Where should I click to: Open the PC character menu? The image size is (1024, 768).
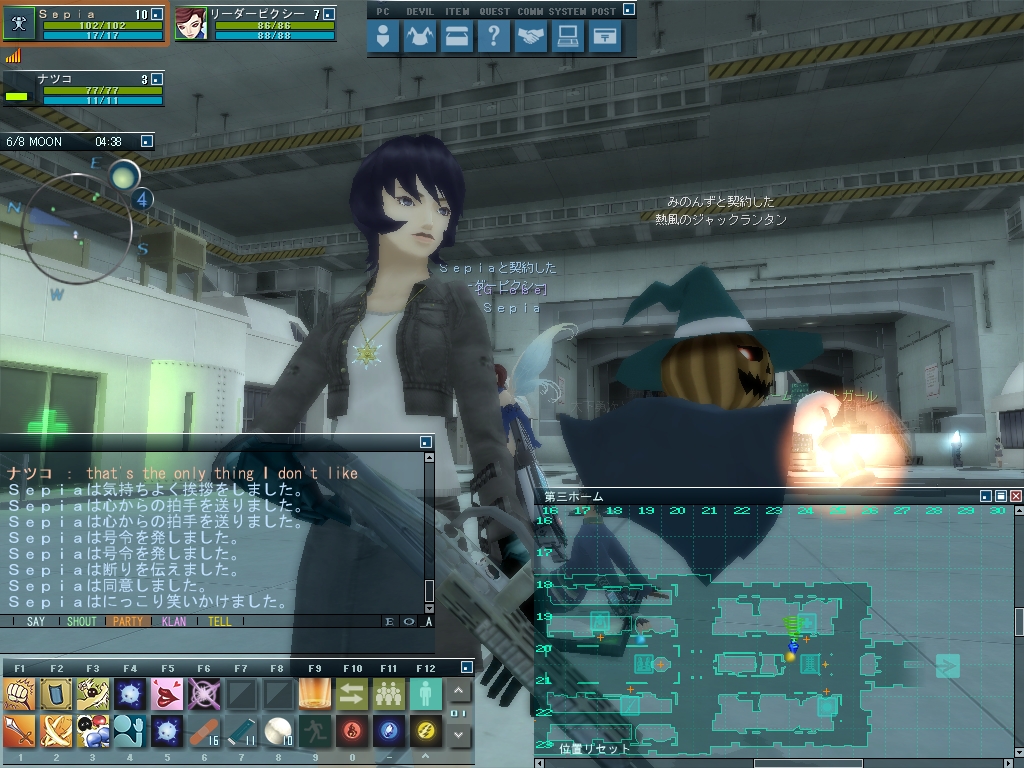(383, 37)
